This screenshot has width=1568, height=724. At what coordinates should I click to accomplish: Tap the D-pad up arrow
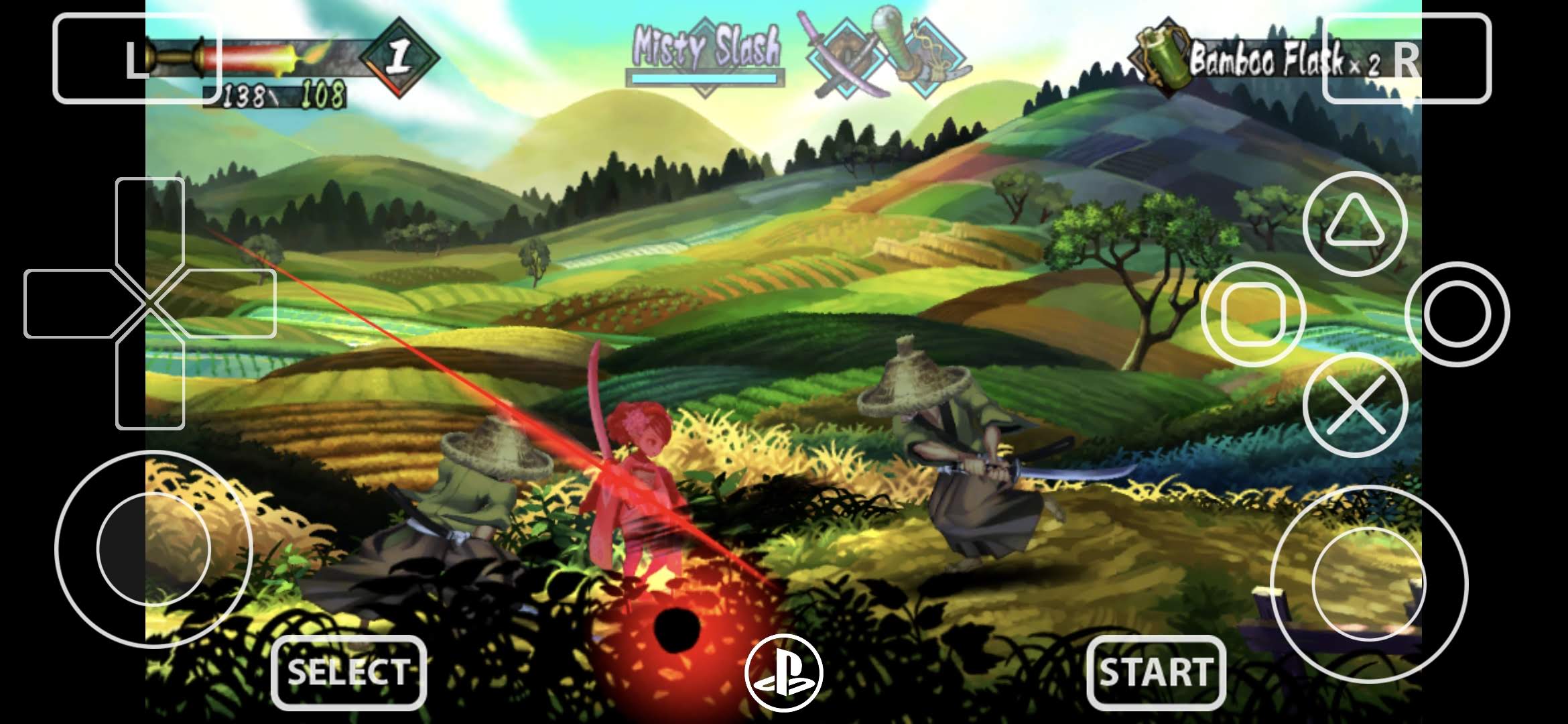[150, 221]
